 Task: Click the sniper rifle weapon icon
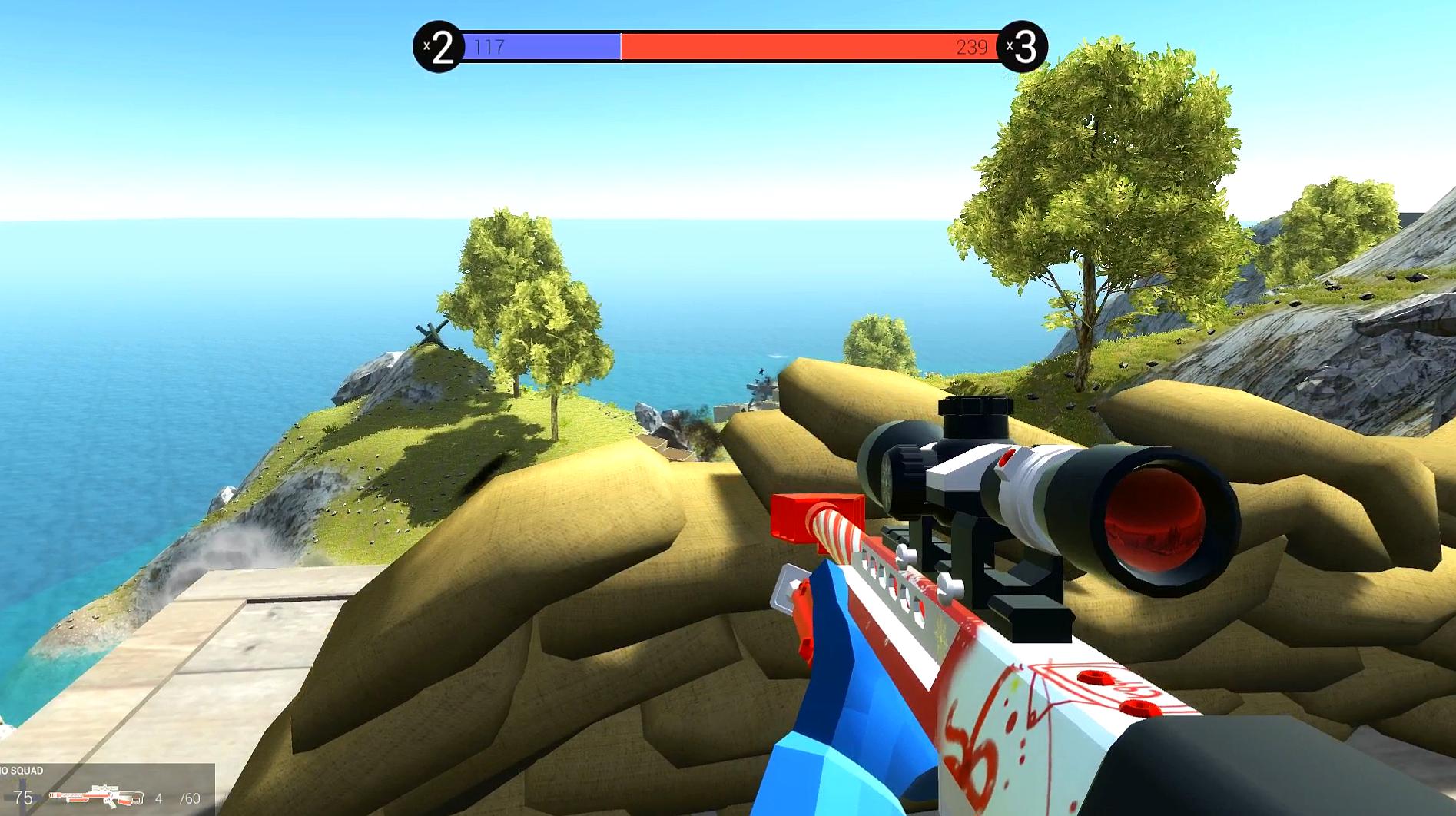pos(95,796)
